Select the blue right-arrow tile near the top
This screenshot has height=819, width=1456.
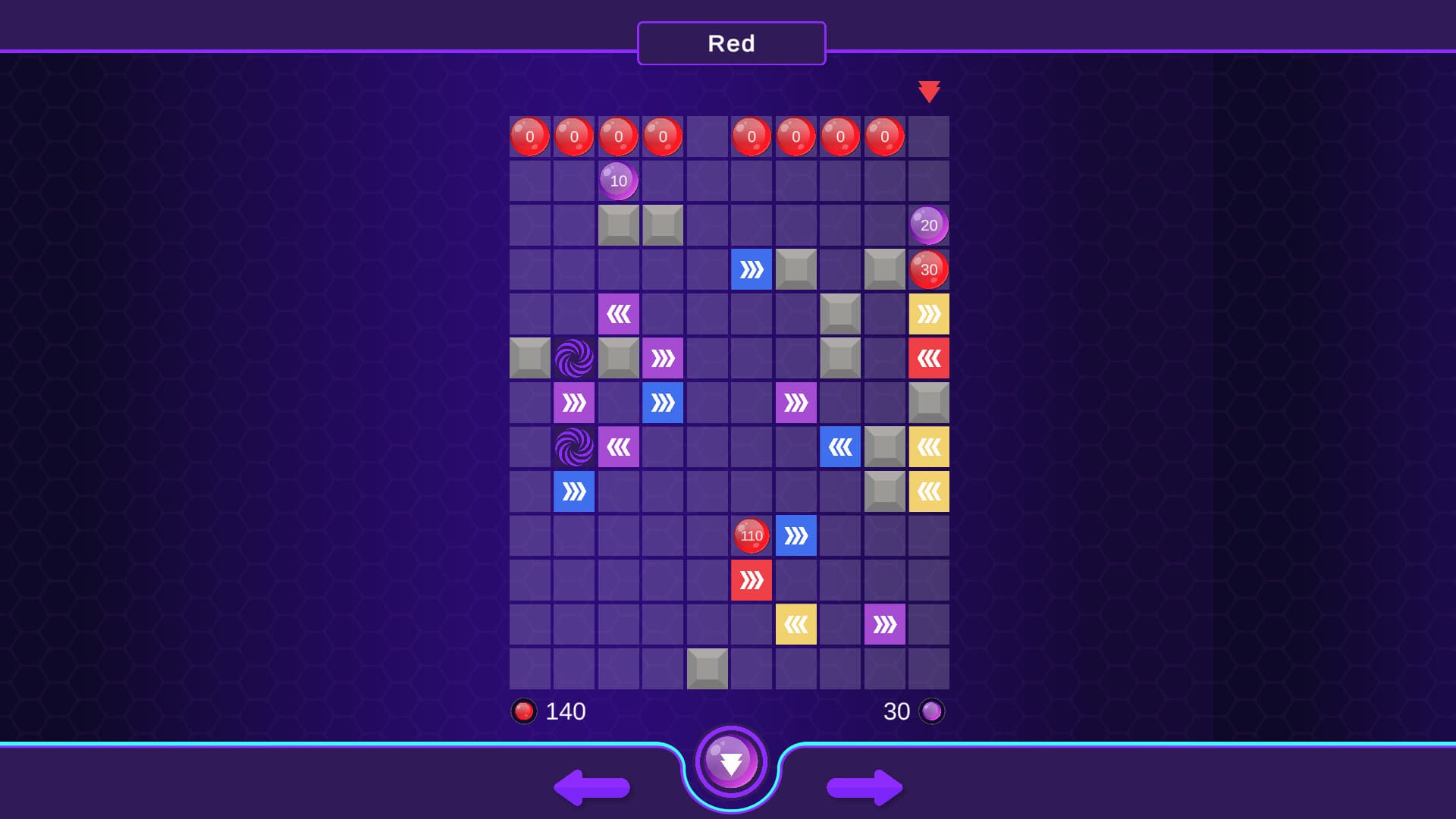click(752, 269)
